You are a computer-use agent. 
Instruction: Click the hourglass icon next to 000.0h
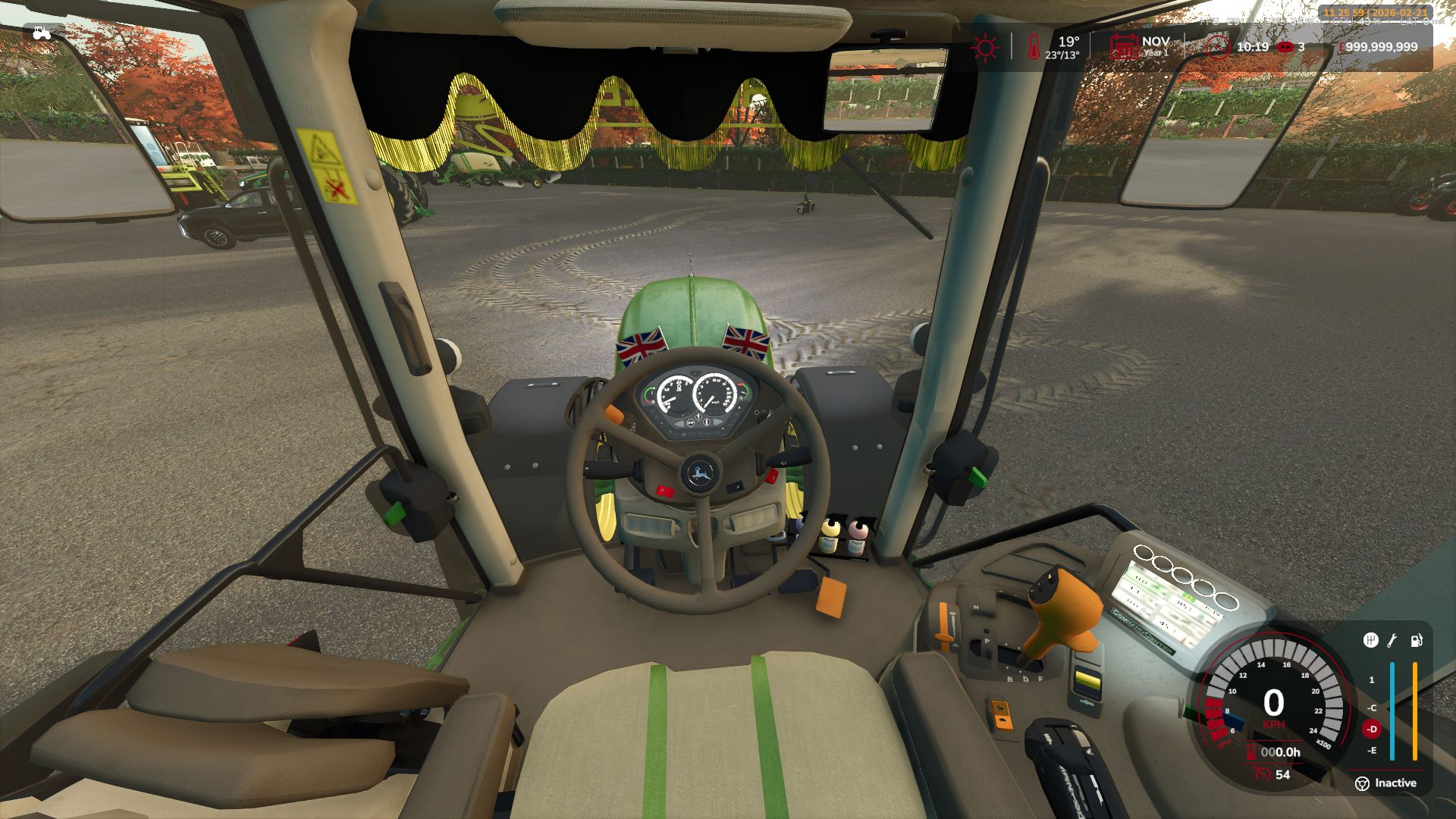coord(1250,753)
